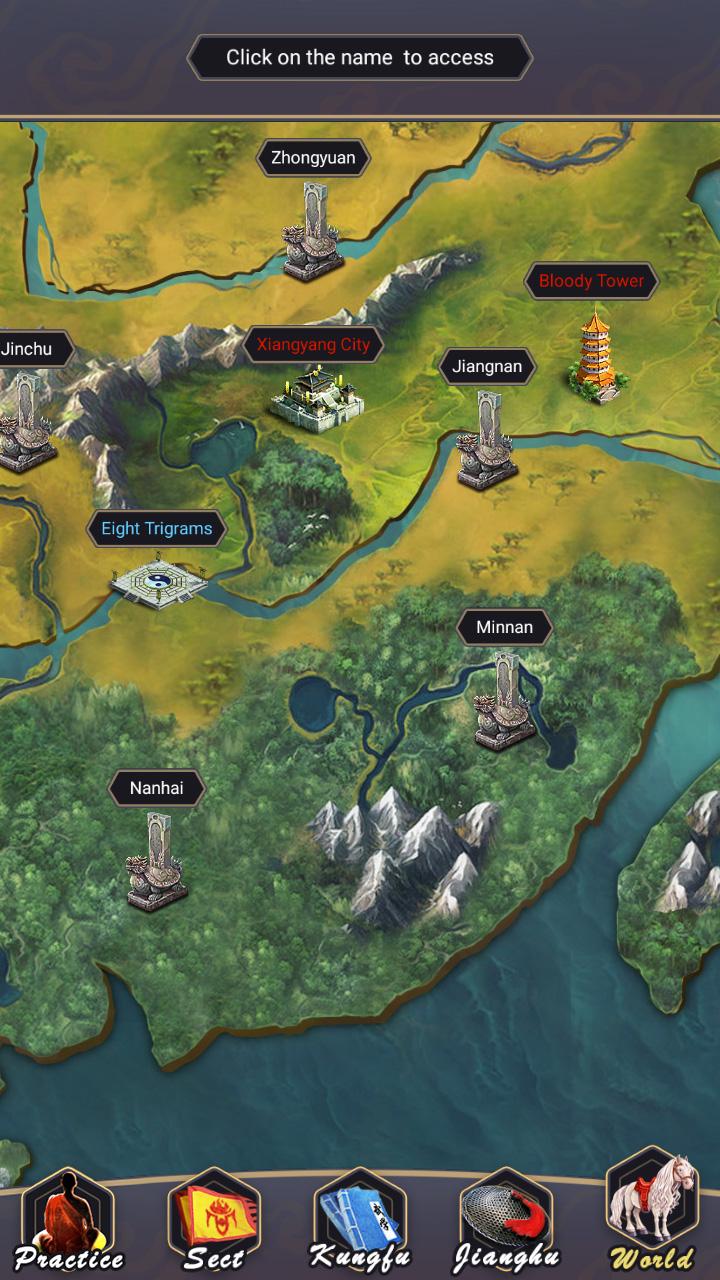Image resolution: width=720 pixels, height=1280 pixels.
Task: Choose the Jinchu location label
Action: tap(27, 350)
